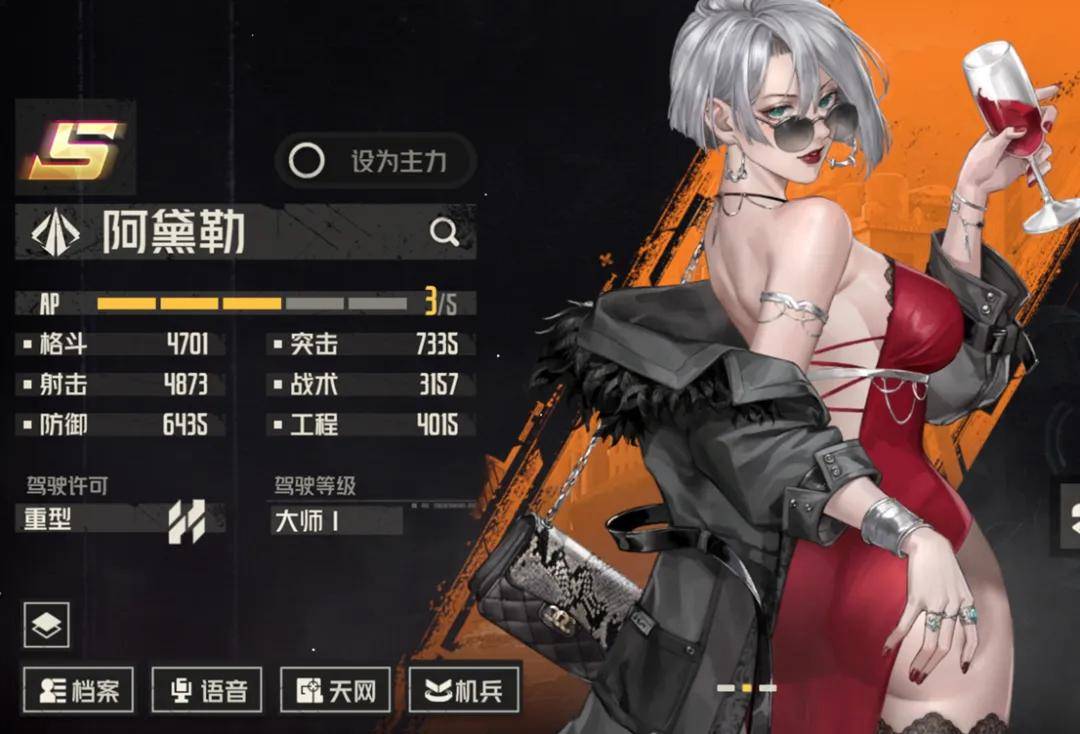The width and height of the screenshot is (1080, 734).
Task: Open the 机兵 mech button
Action: click(x=464, y=690)
